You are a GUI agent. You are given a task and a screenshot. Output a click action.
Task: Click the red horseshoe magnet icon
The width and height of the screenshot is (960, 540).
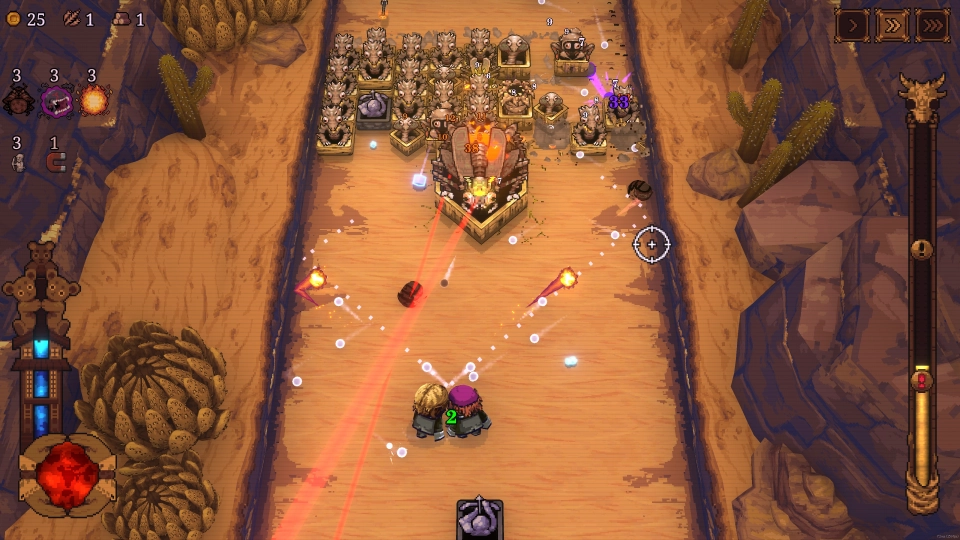coord(54,162)
